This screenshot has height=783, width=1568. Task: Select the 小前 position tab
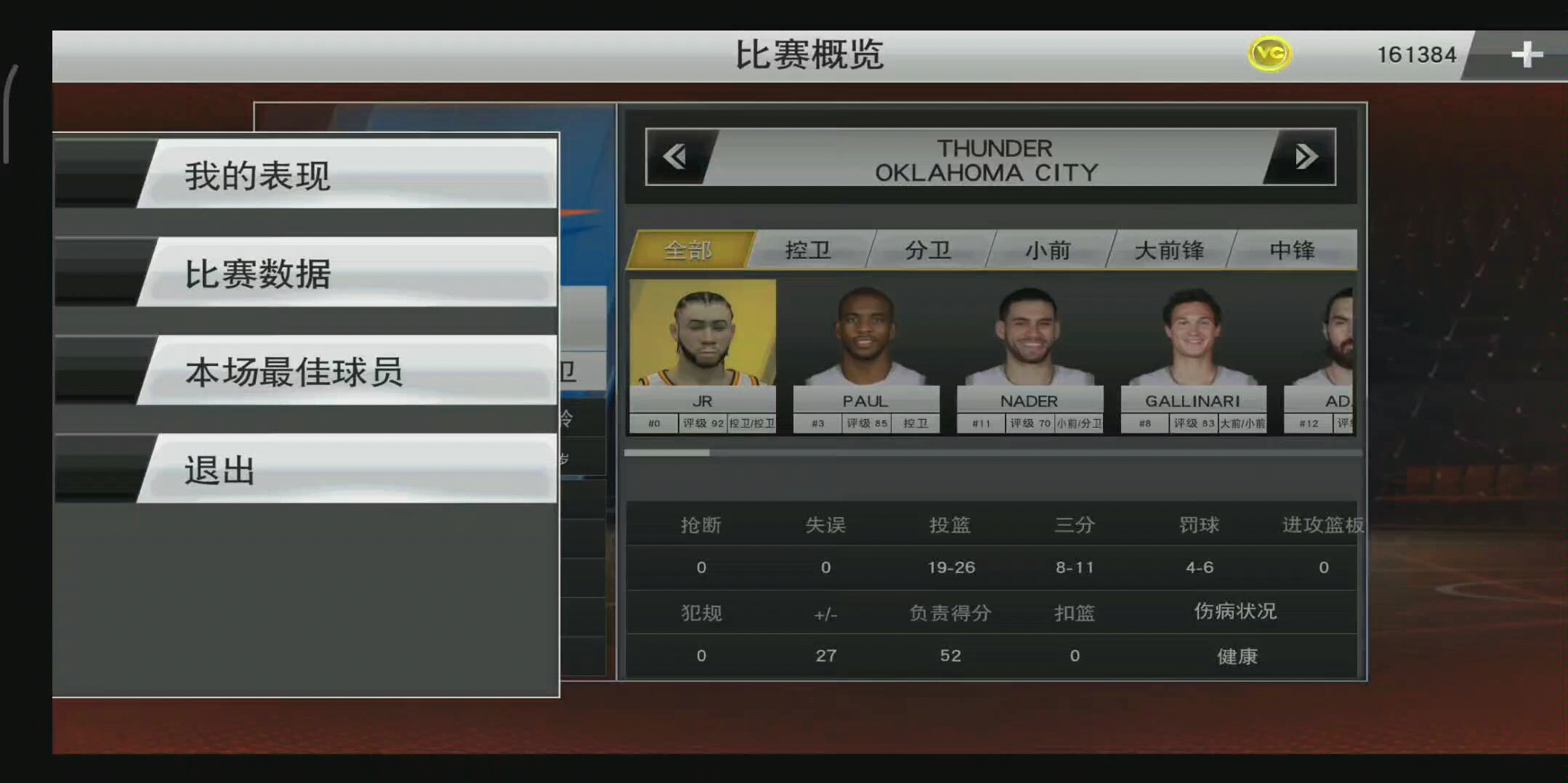1049,250
